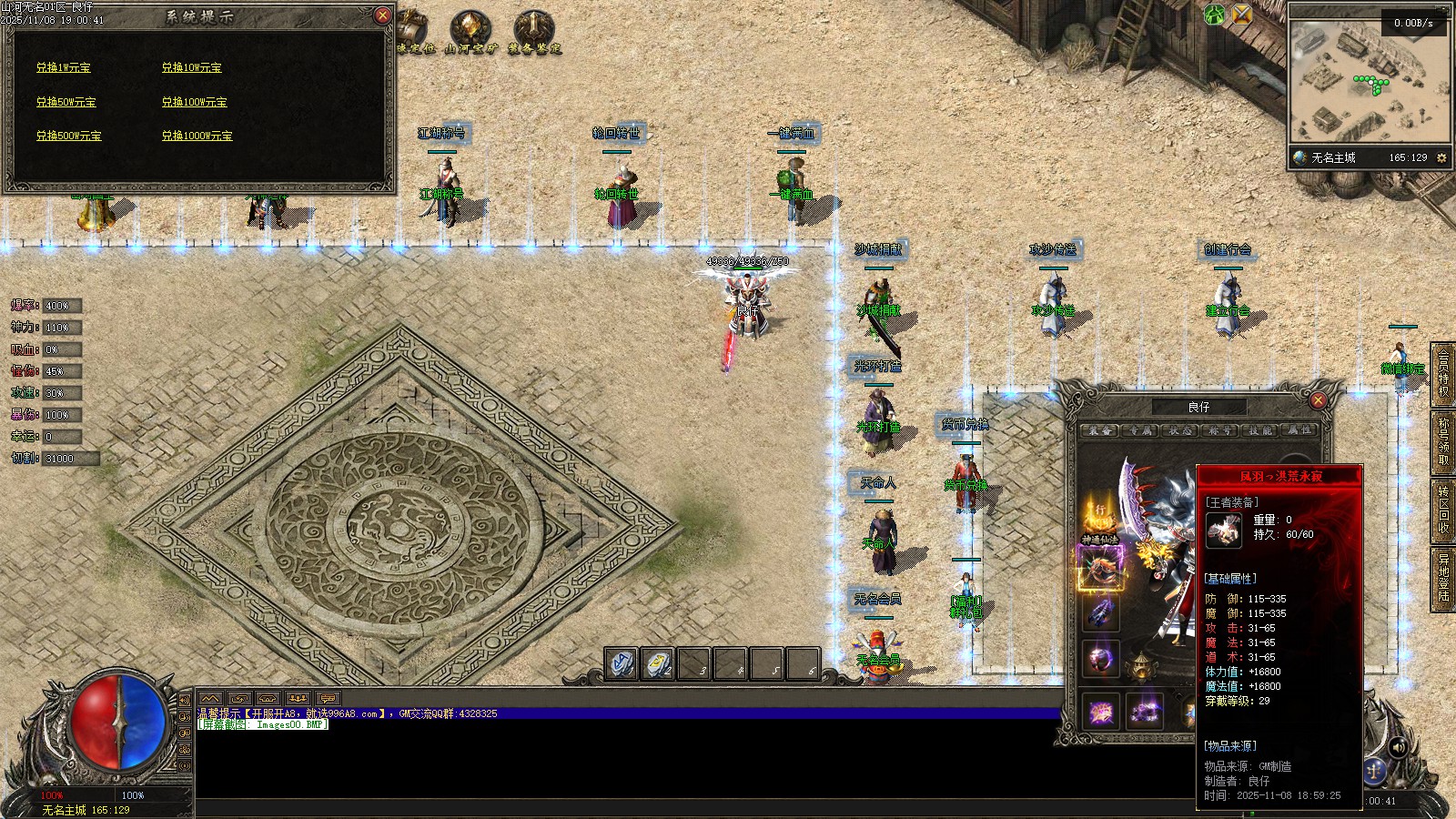Open the 状态 status tab
This screenshot has width=1456, height=819.
(1179, 430)
